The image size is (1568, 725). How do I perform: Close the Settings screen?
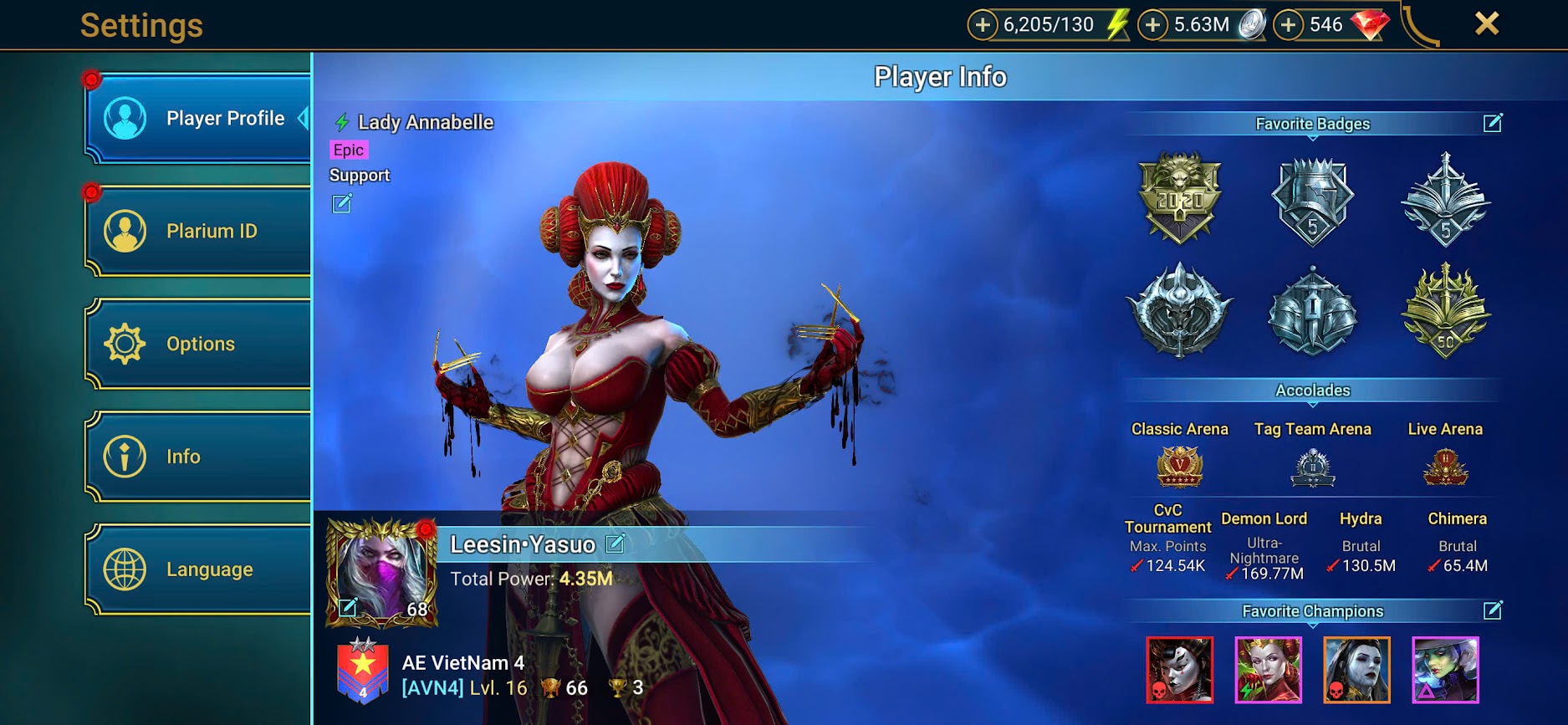(1486, 23)
